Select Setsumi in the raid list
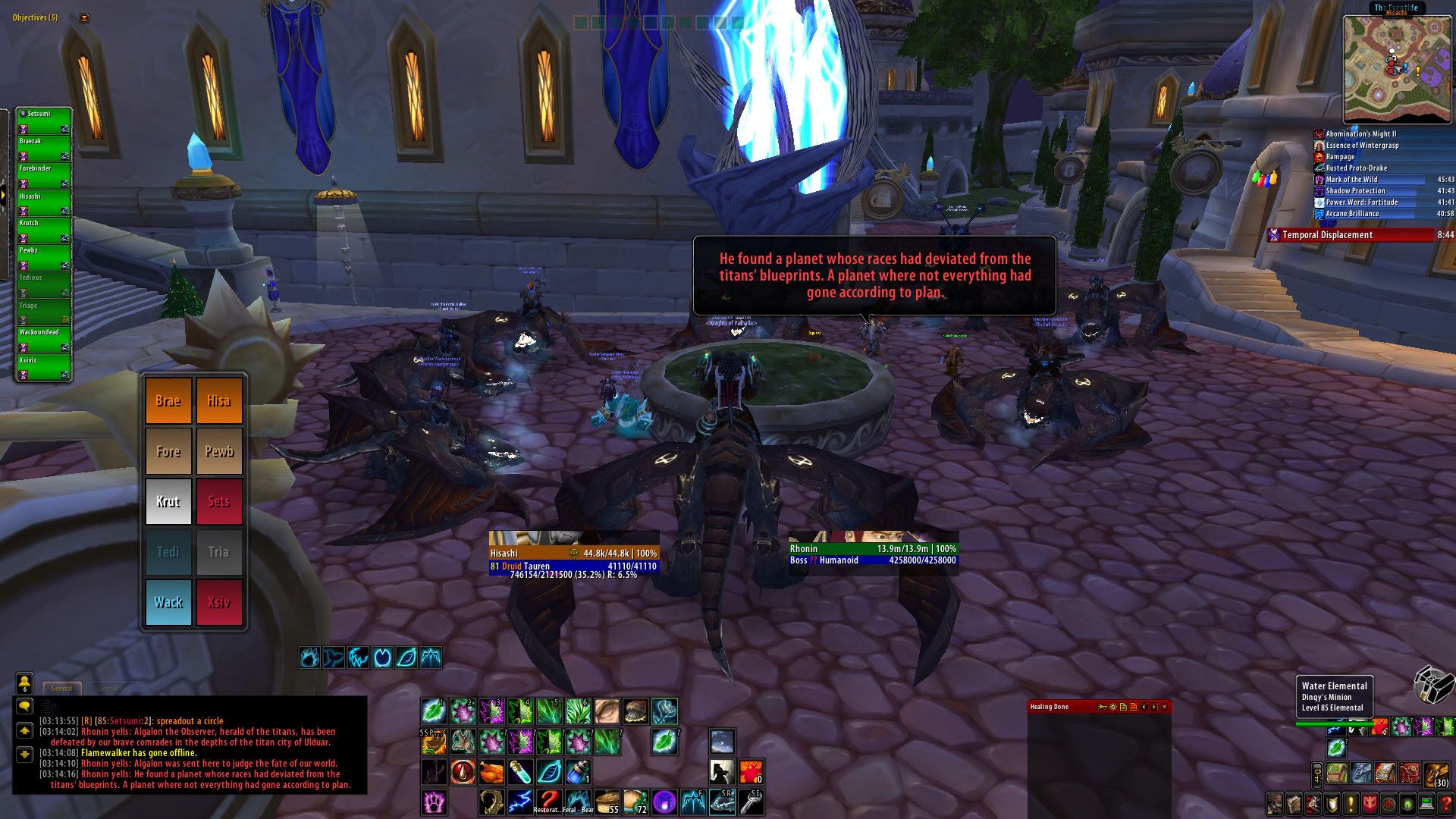The image size is (1456, 819). click(x=43, y=115)
